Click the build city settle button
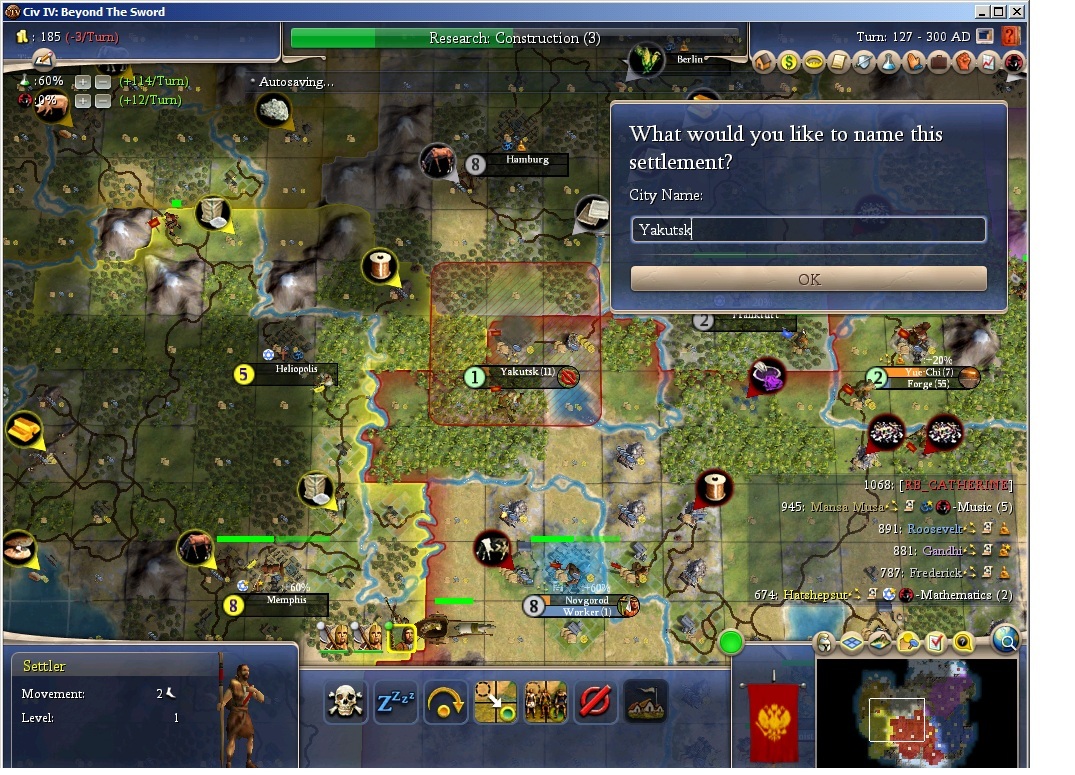The width and height of the screenshot is (1075, 775). click(645, 703)
